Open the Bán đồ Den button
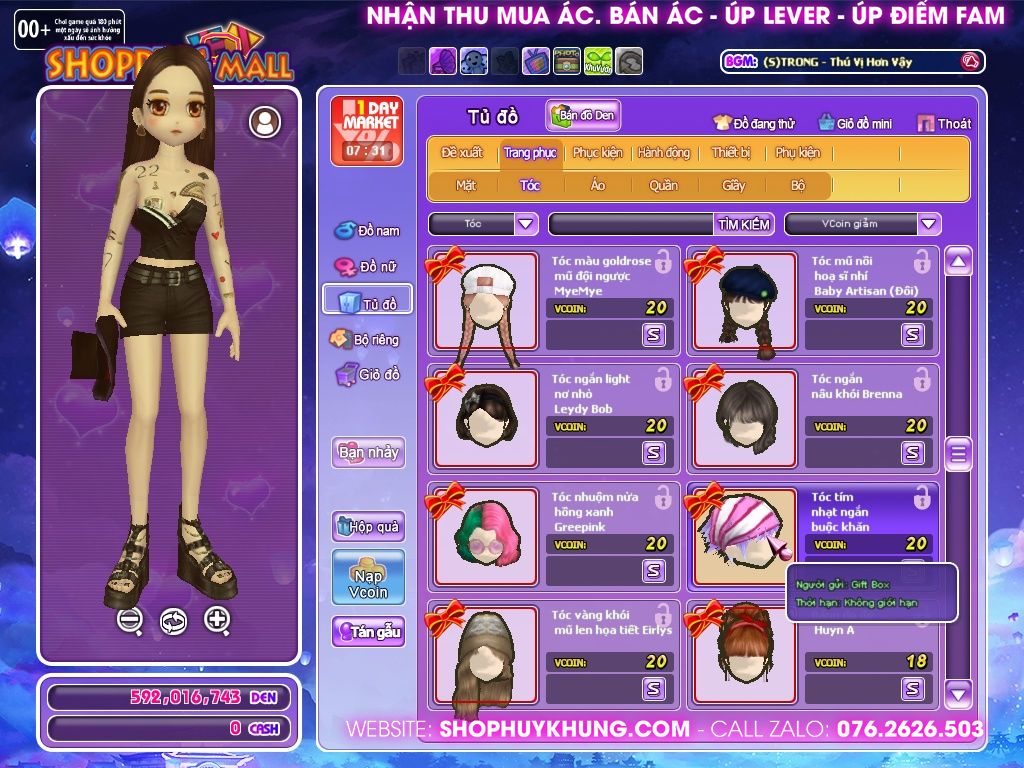The image size is (1024, 768). pos(583,116)
